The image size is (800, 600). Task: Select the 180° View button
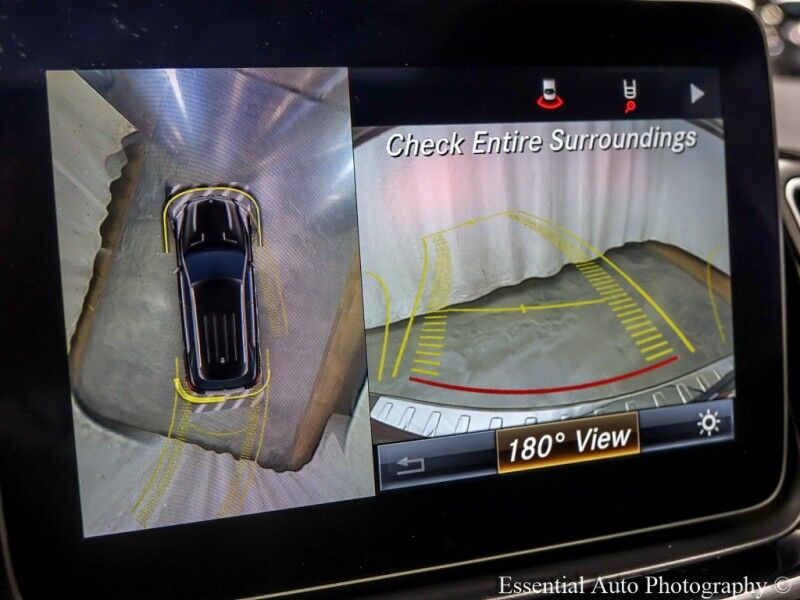tap(568, 441)
